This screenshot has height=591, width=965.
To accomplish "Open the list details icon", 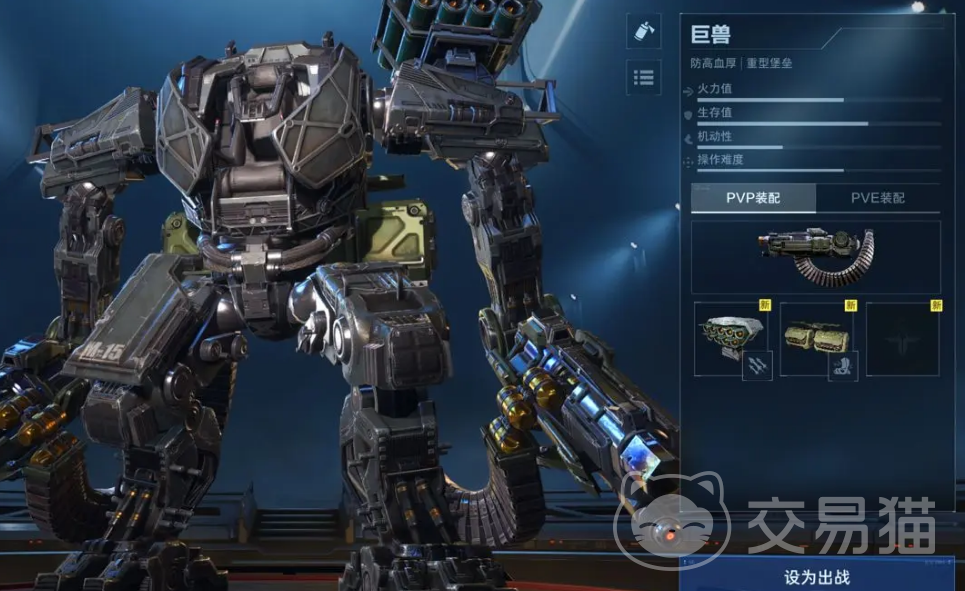I will (643, 77).
